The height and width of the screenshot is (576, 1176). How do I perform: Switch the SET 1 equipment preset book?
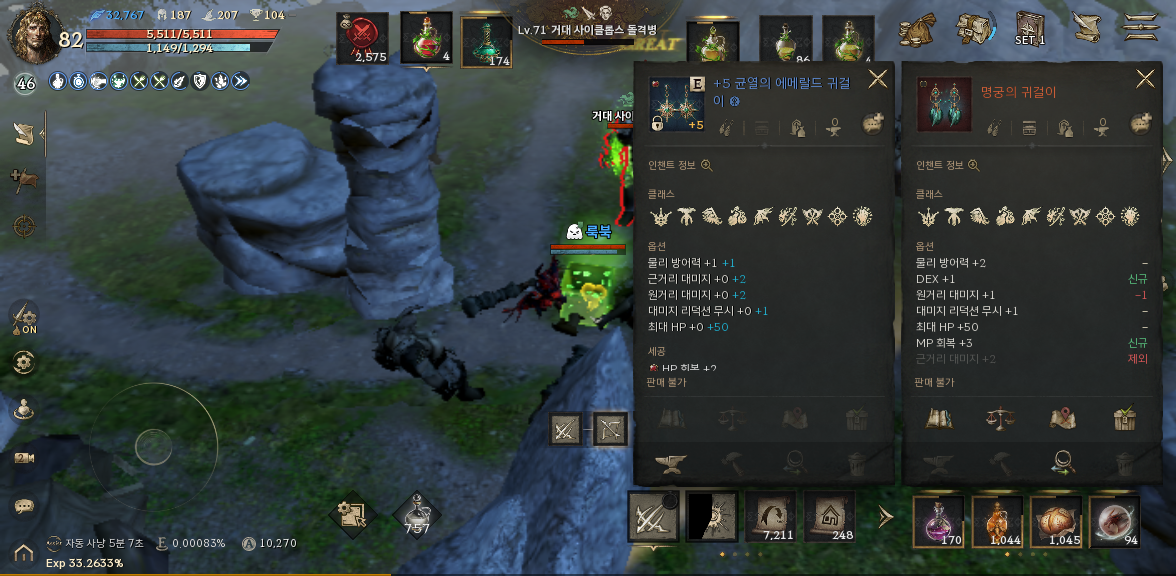click(1029, 28)
